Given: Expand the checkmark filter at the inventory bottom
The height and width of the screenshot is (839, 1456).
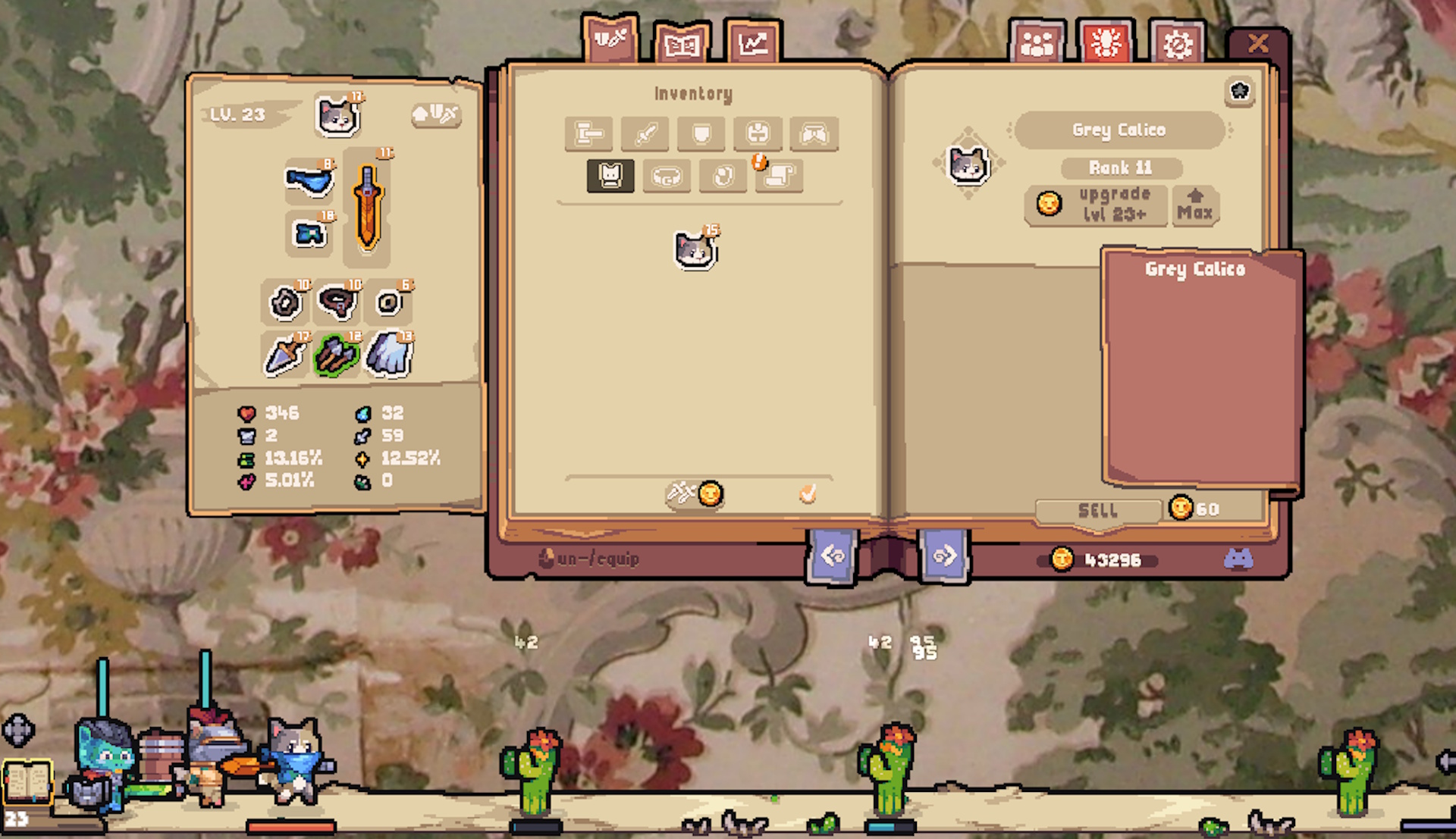Looking at the screenshot, I should tap(808, 493).
